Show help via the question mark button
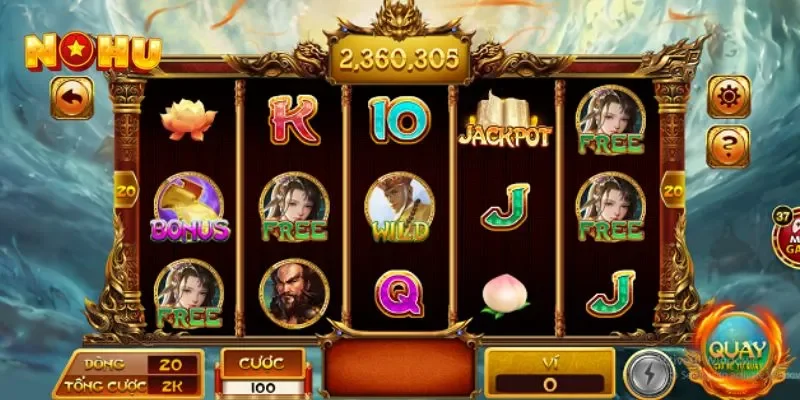 pos(728,146)
